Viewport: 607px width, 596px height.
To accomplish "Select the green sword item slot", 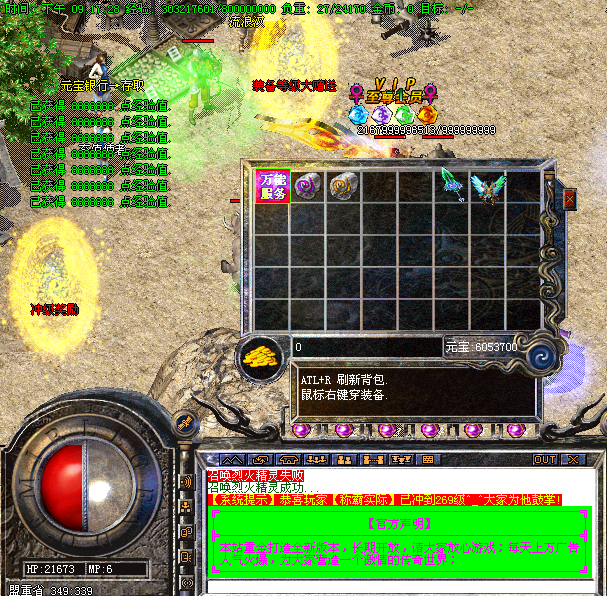I will pos(451,186).
